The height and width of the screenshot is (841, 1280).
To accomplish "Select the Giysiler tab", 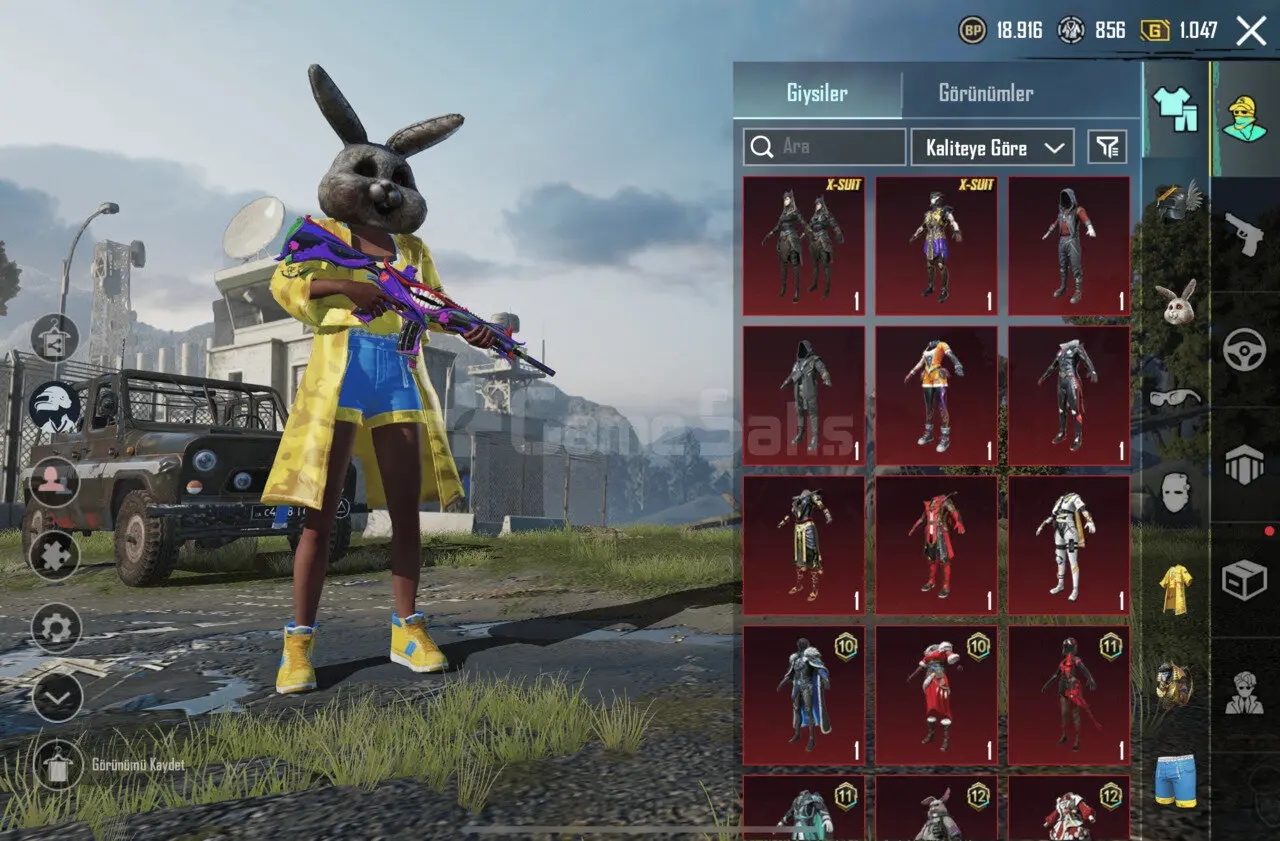I will coord(817,94).
